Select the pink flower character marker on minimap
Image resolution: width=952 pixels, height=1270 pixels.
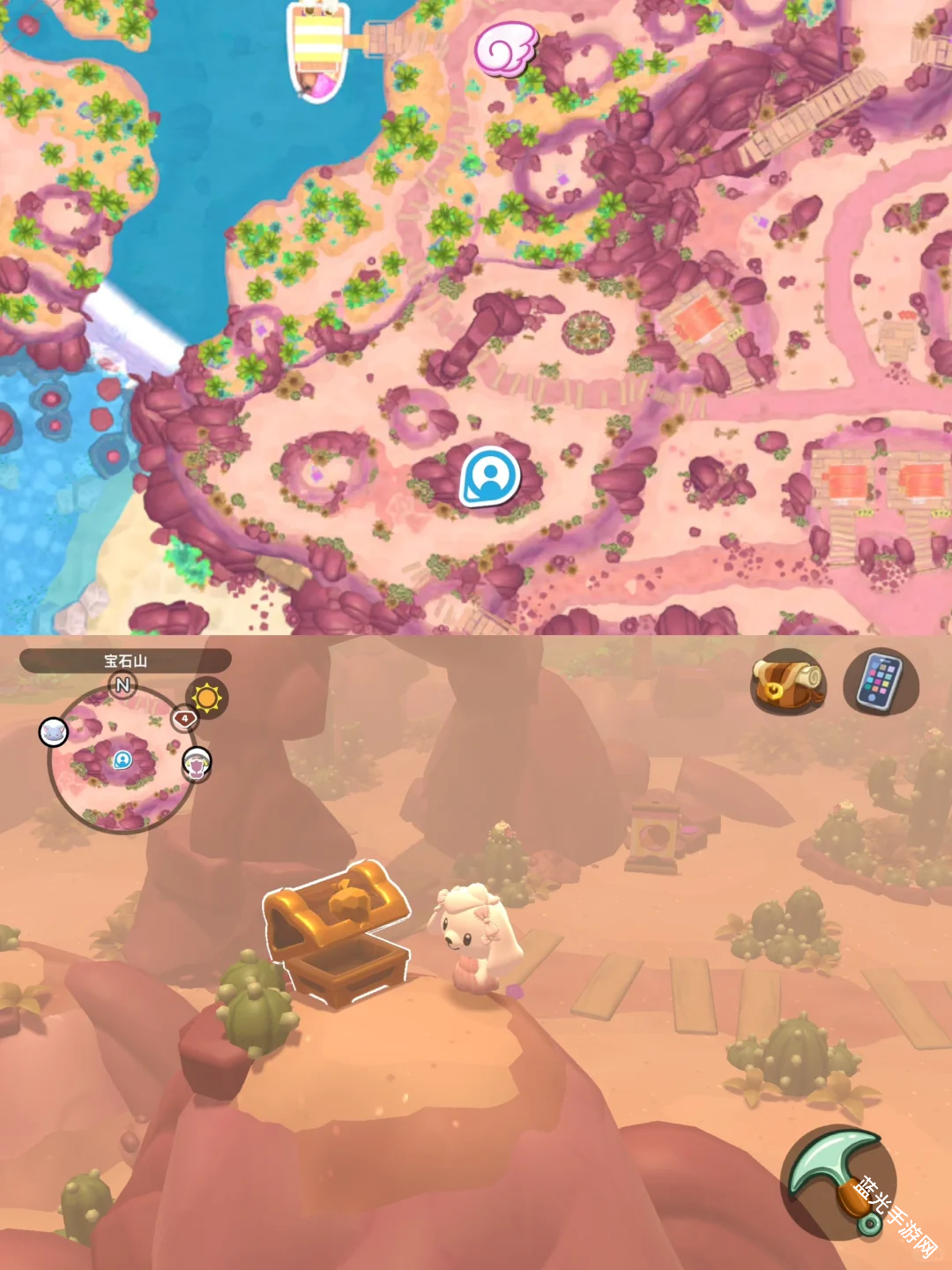pos(197,764)
